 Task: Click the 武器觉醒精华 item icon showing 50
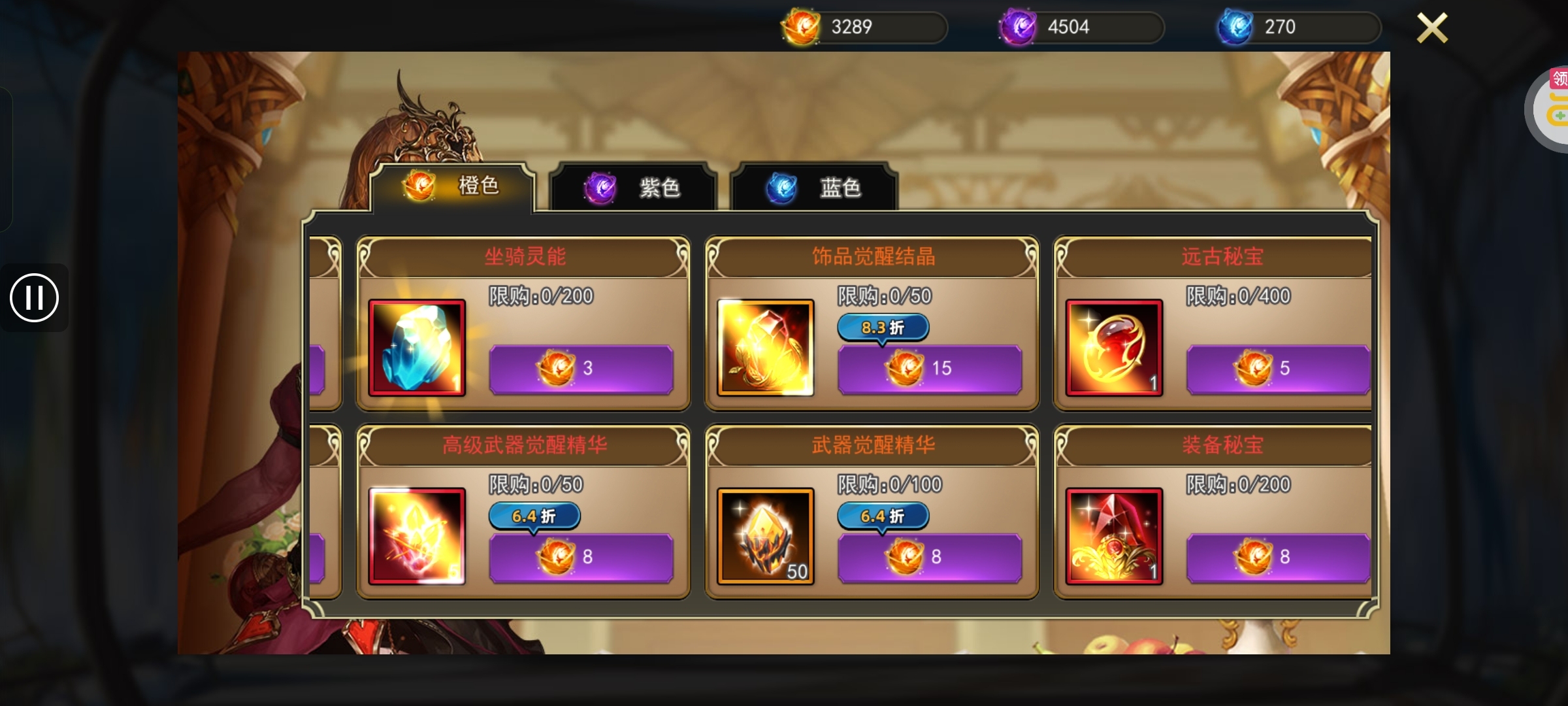pyautogui.click(x=764, y=537)
